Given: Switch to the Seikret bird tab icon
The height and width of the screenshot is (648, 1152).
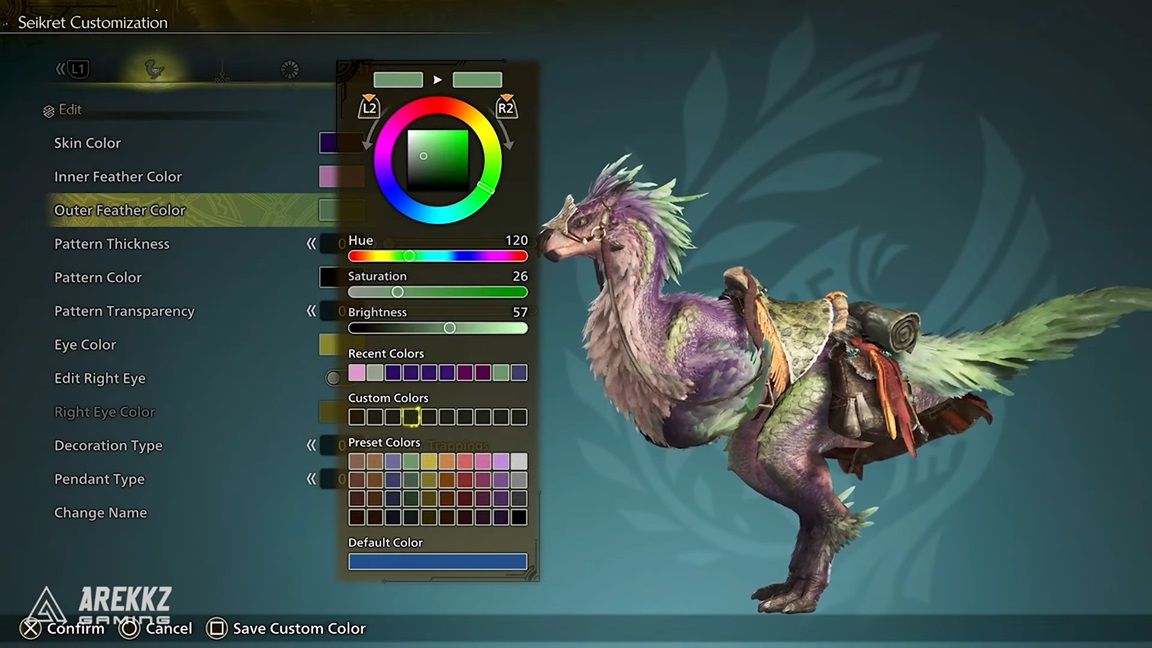Looking at the screenshot, I should (x=154, y=69).
